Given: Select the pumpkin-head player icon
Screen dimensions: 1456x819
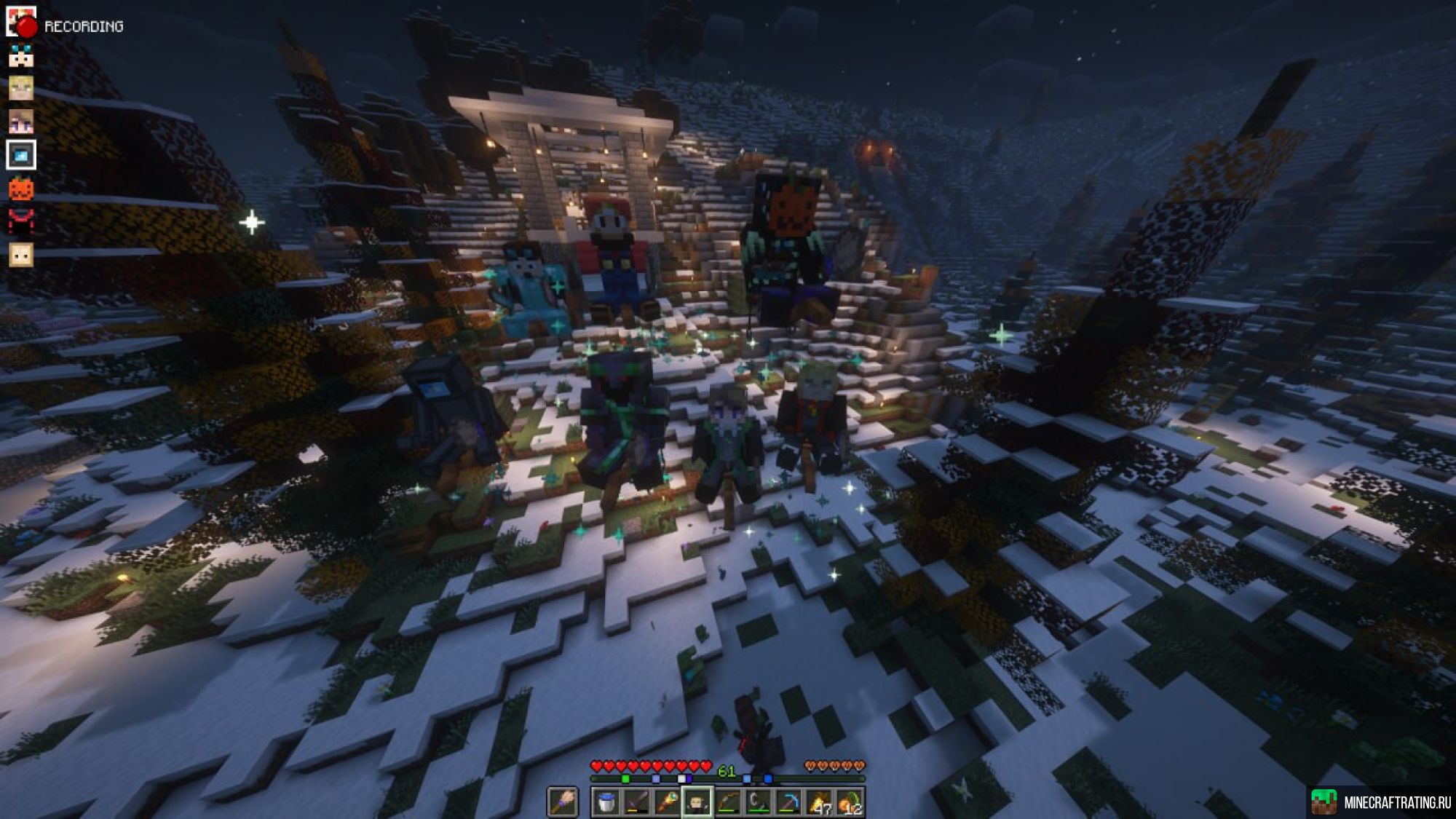Looking at the screenshot, I should pyautogui.click(x=21, y=189).
